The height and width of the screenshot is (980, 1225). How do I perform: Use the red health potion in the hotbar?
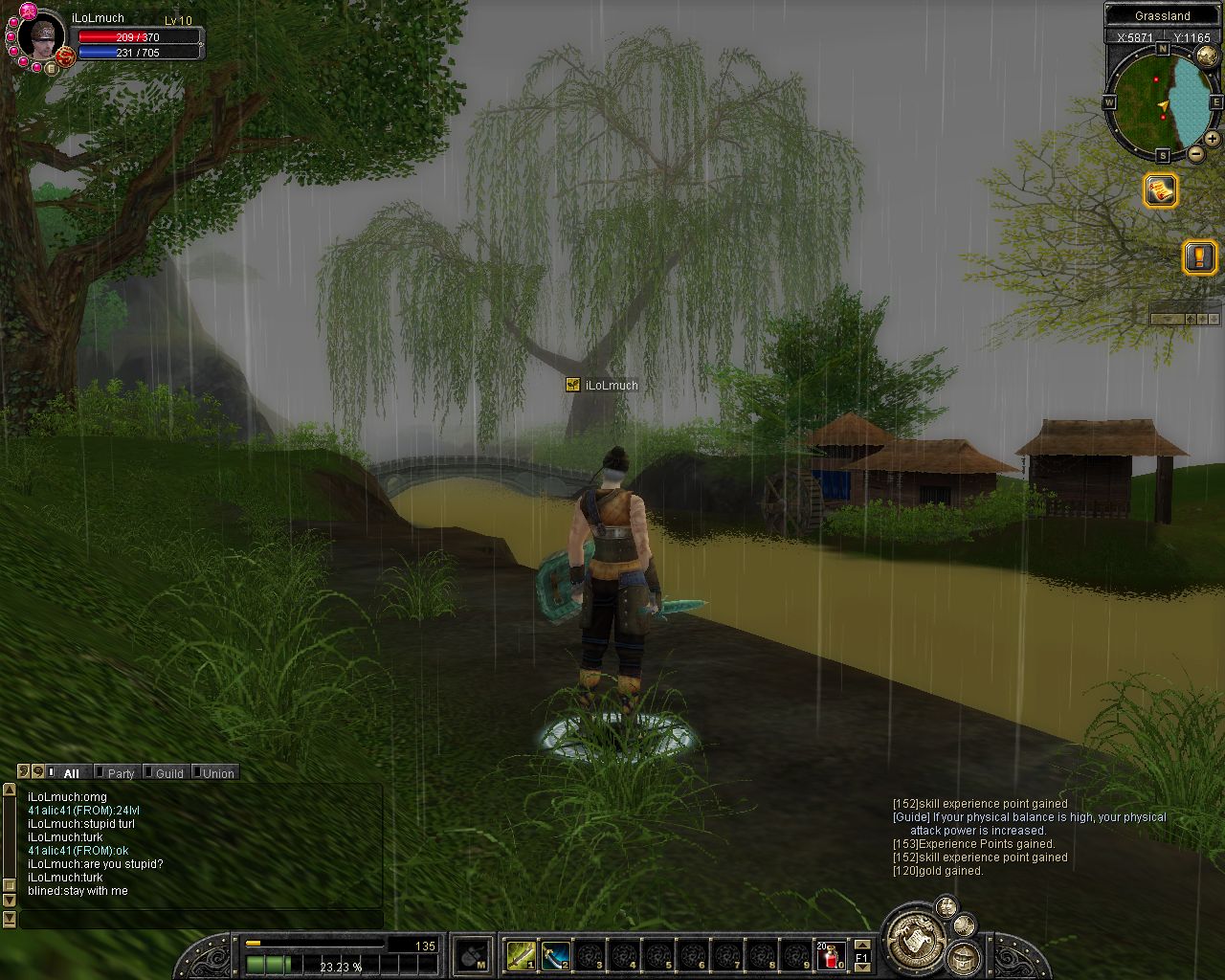(831, 954)
